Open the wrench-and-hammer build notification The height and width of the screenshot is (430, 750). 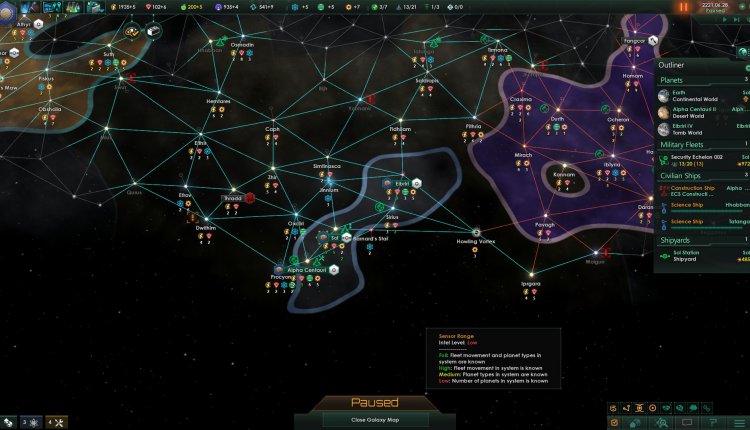pos(57,422)
